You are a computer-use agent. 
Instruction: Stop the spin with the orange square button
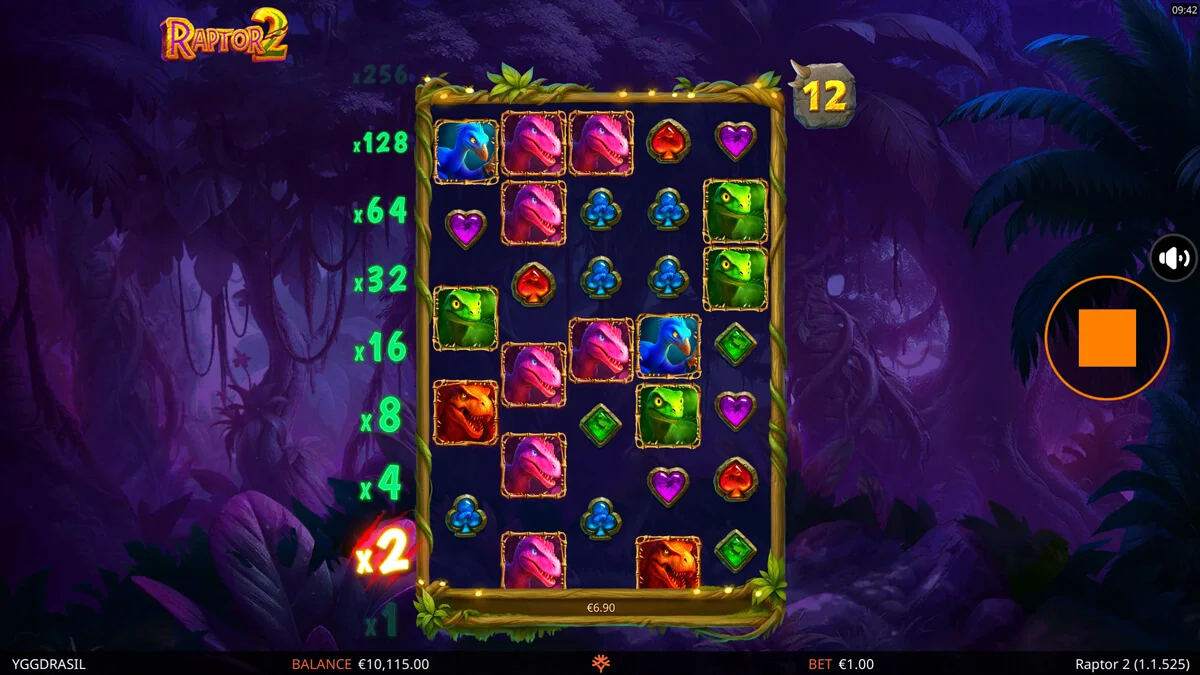tap(1107, 338)
